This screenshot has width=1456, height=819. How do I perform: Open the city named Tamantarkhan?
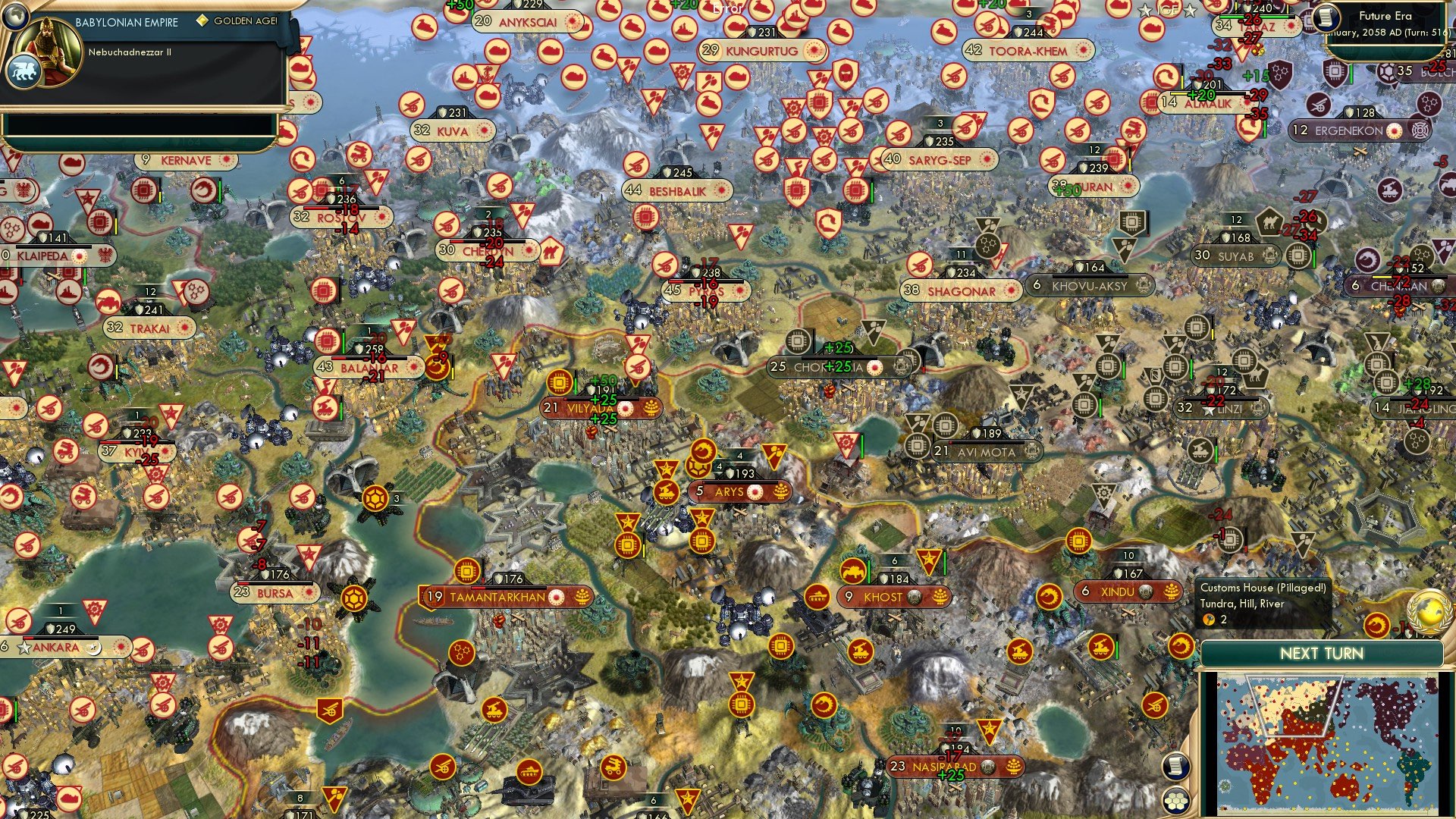coord(500,597)
